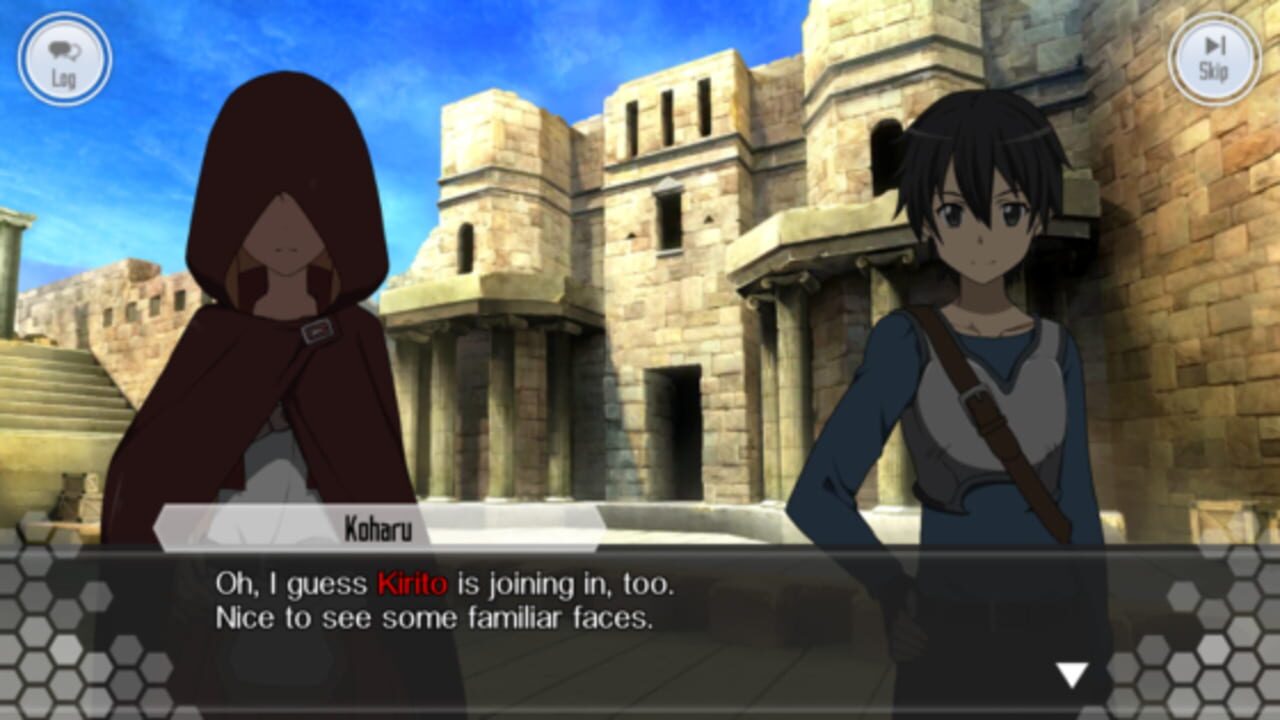Open the Skip confirmation by tapping Skip

click(x=1213, y=60)
